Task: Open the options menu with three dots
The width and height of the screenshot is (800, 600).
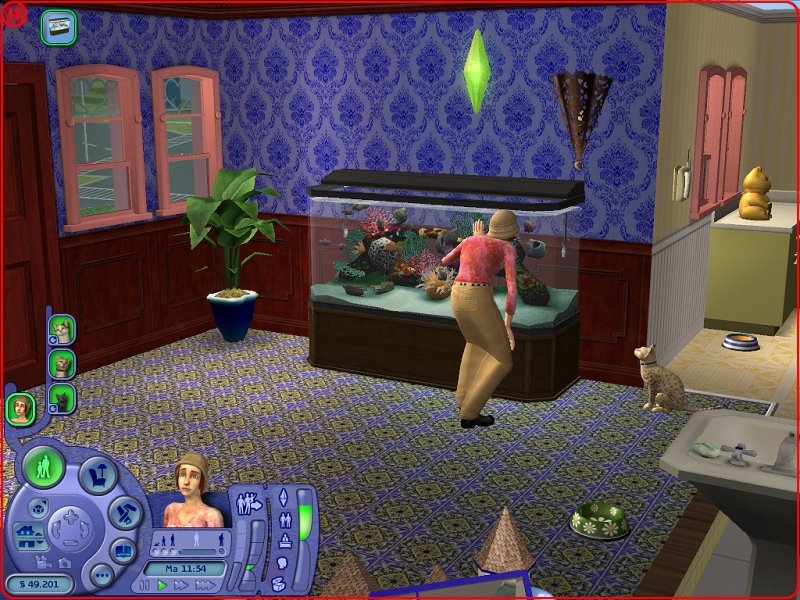Action: tap(101, 575)
